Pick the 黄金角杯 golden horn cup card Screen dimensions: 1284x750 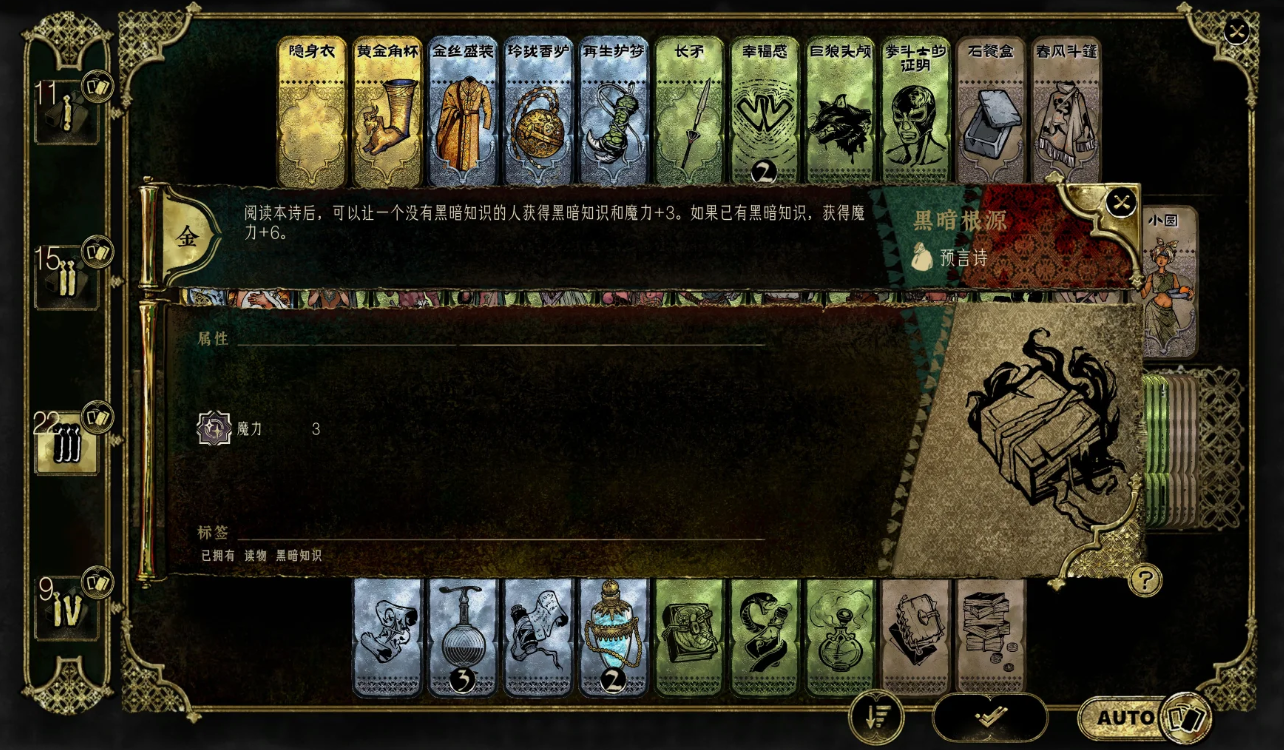(x=387, y=112)
